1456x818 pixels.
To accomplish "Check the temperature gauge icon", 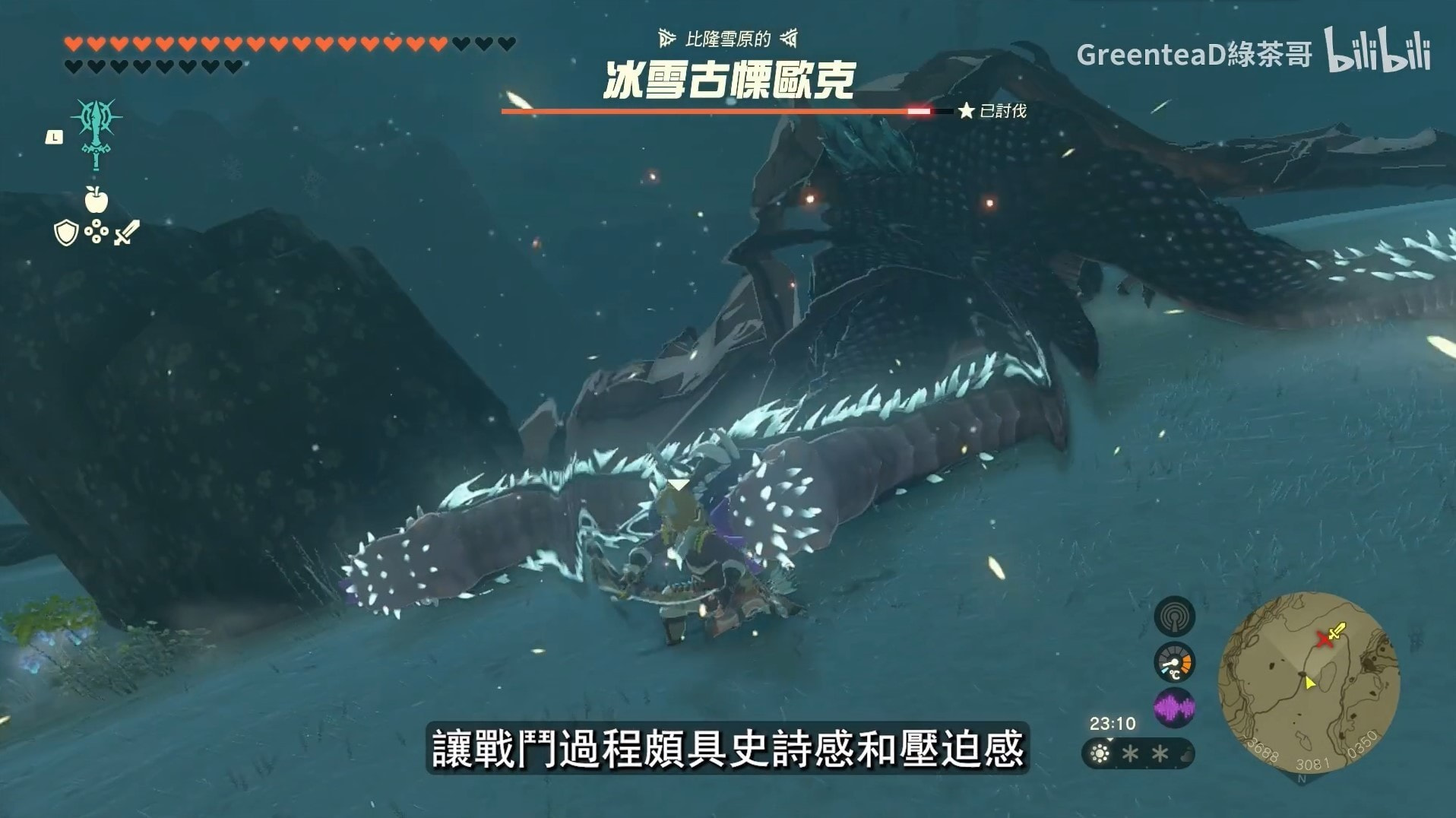I will [x=1174, y=663].
